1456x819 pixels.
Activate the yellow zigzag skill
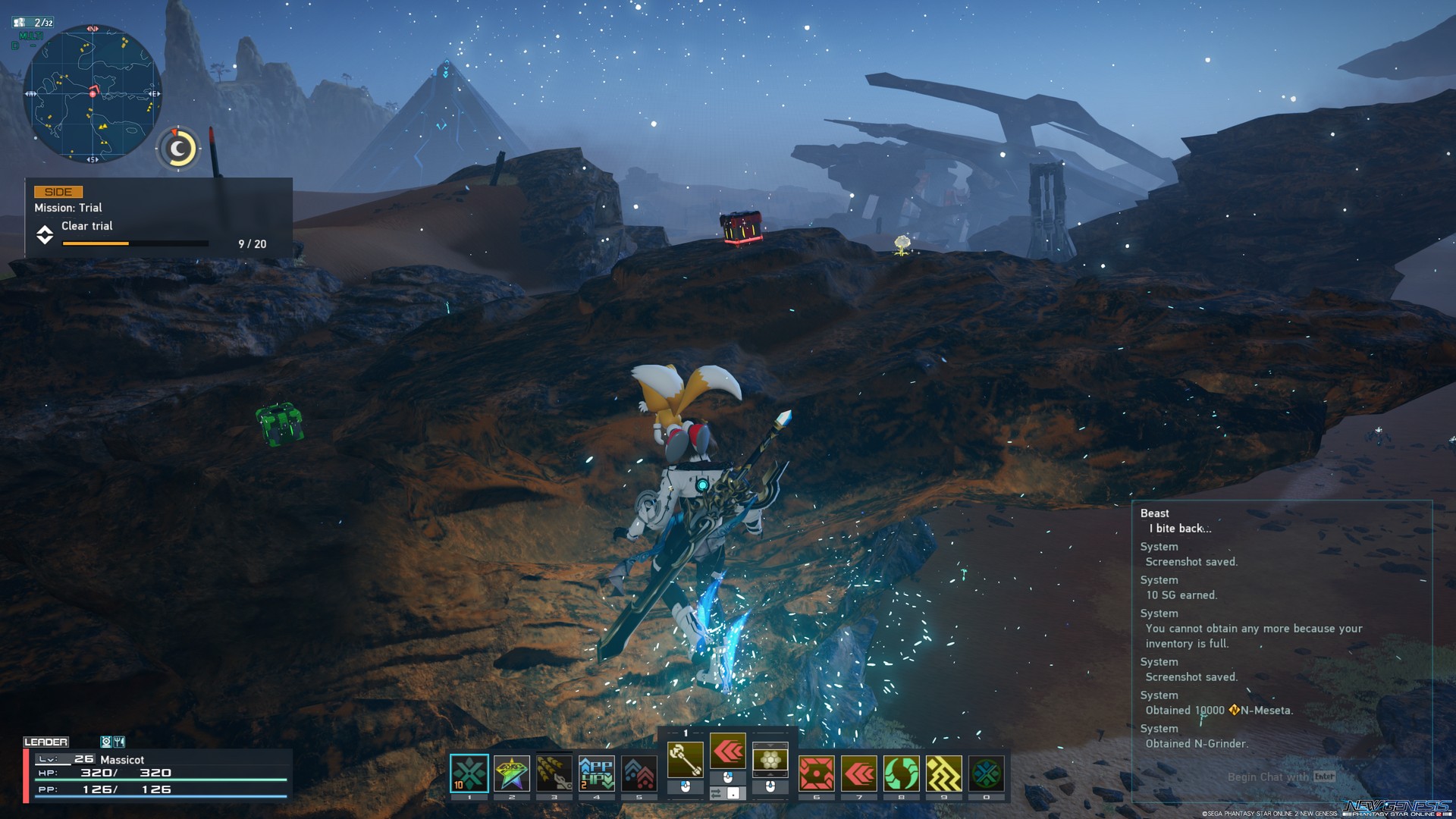944,773
